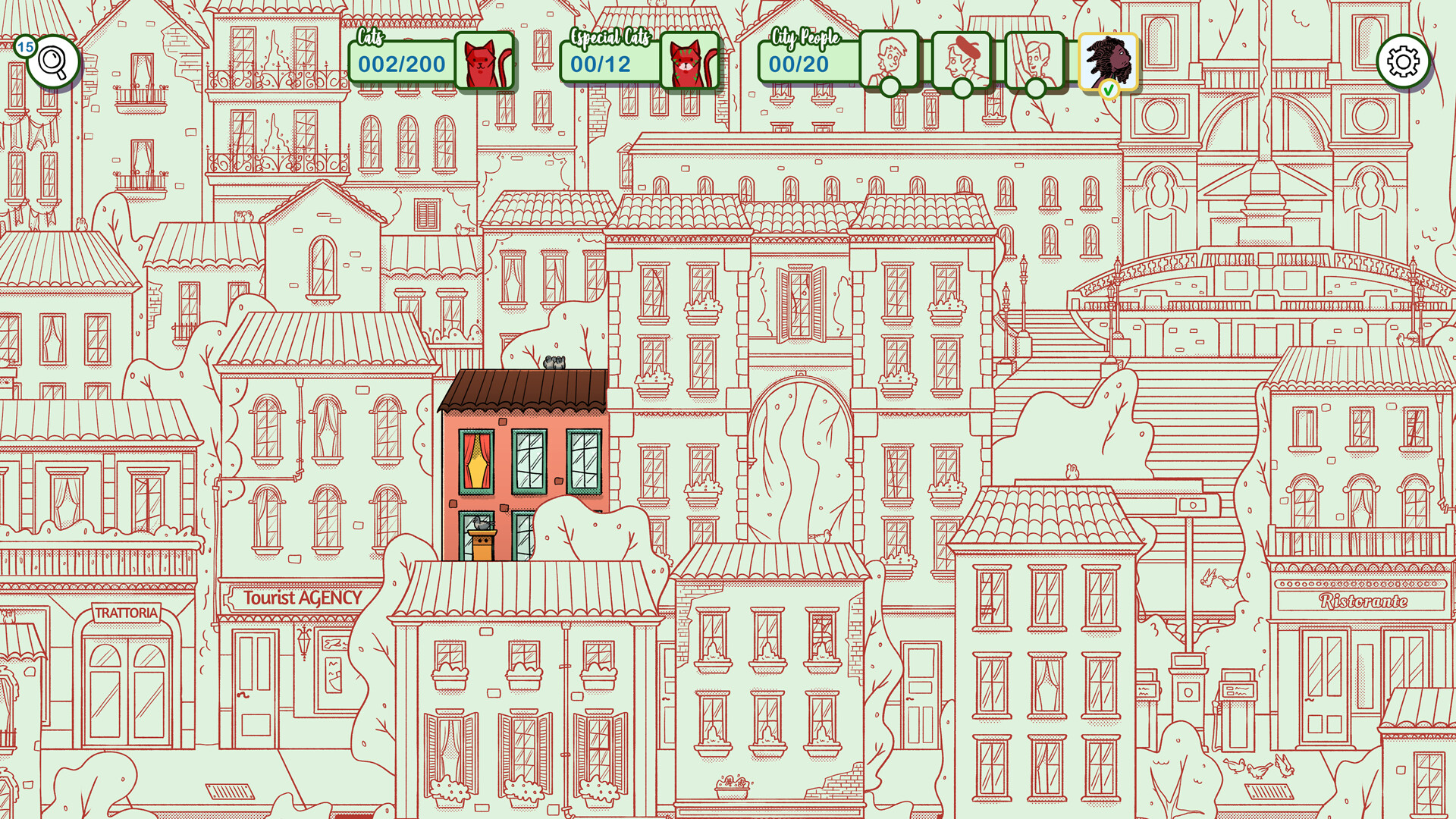Open the settings gear menu
Viewport: 1456px width, 819px height.
click(x=1404, y=61)
